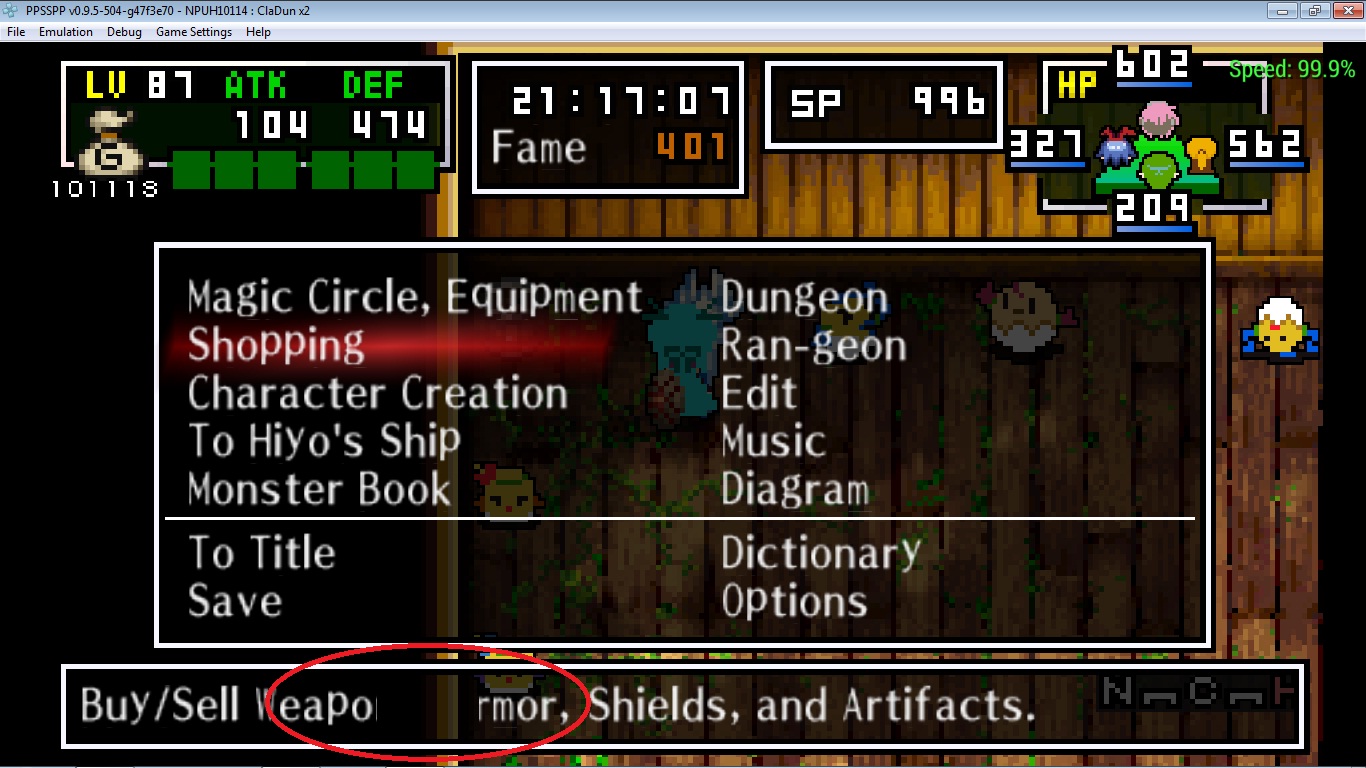
Task: Choose the Music option
Action: (773, 442)
